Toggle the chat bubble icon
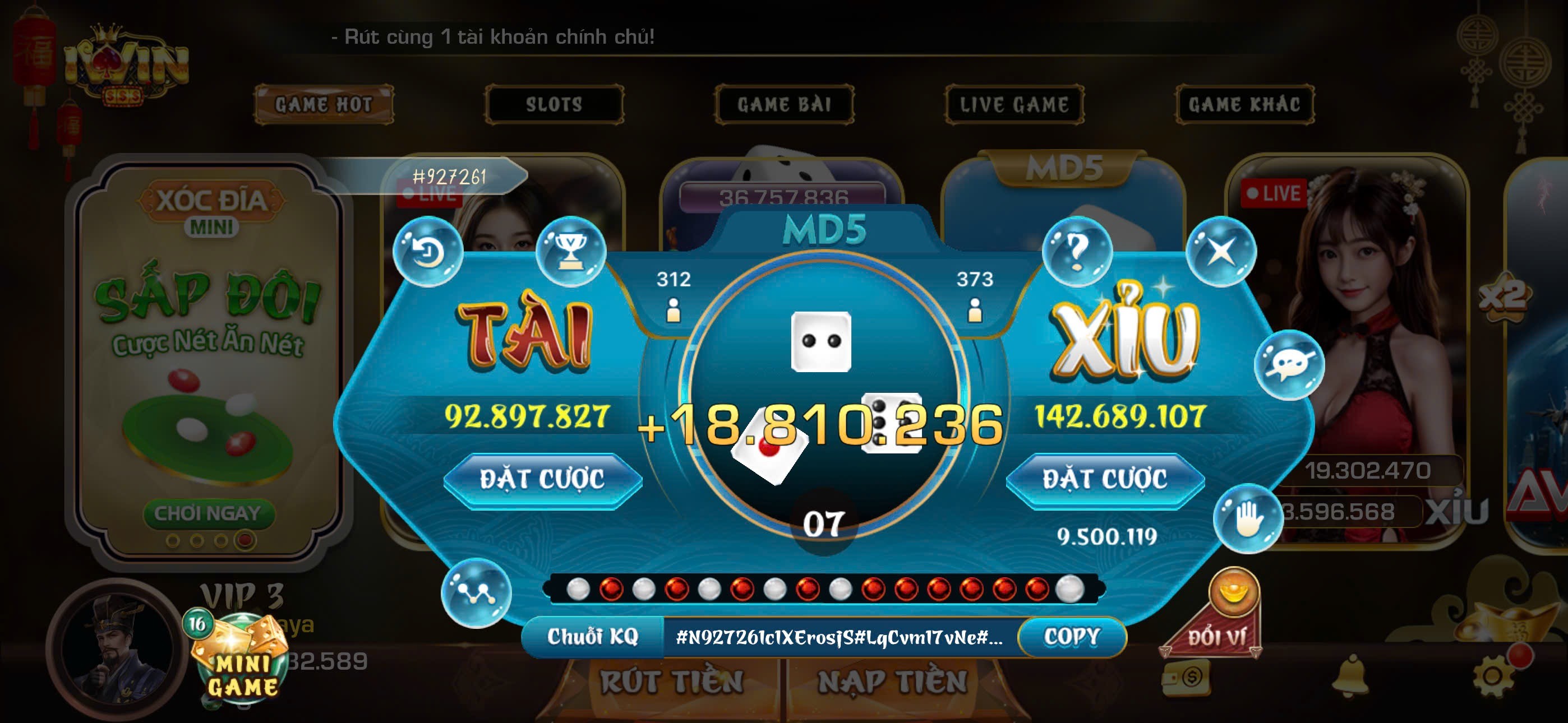 (x=1289, y=364)
